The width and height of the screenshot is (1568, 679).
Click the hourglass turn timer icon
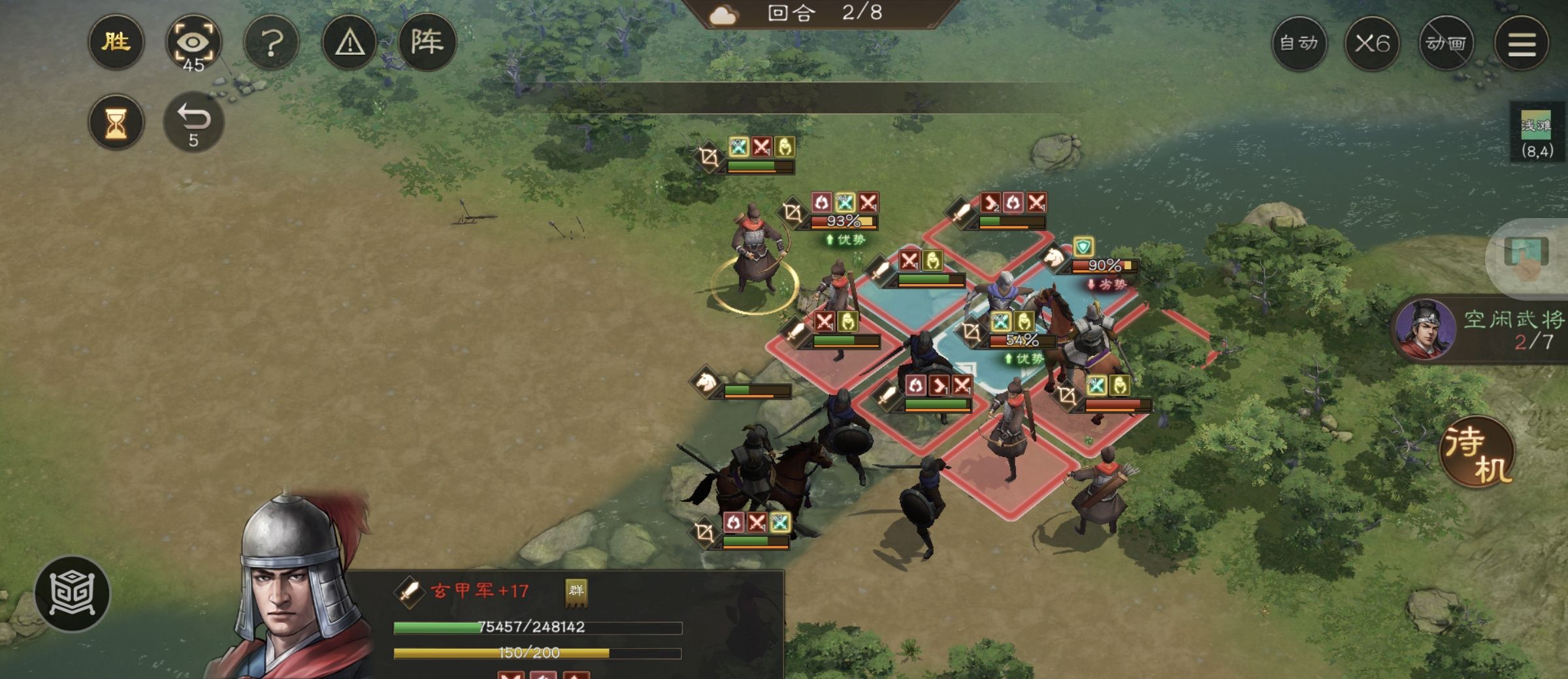[x=116, y=121]
